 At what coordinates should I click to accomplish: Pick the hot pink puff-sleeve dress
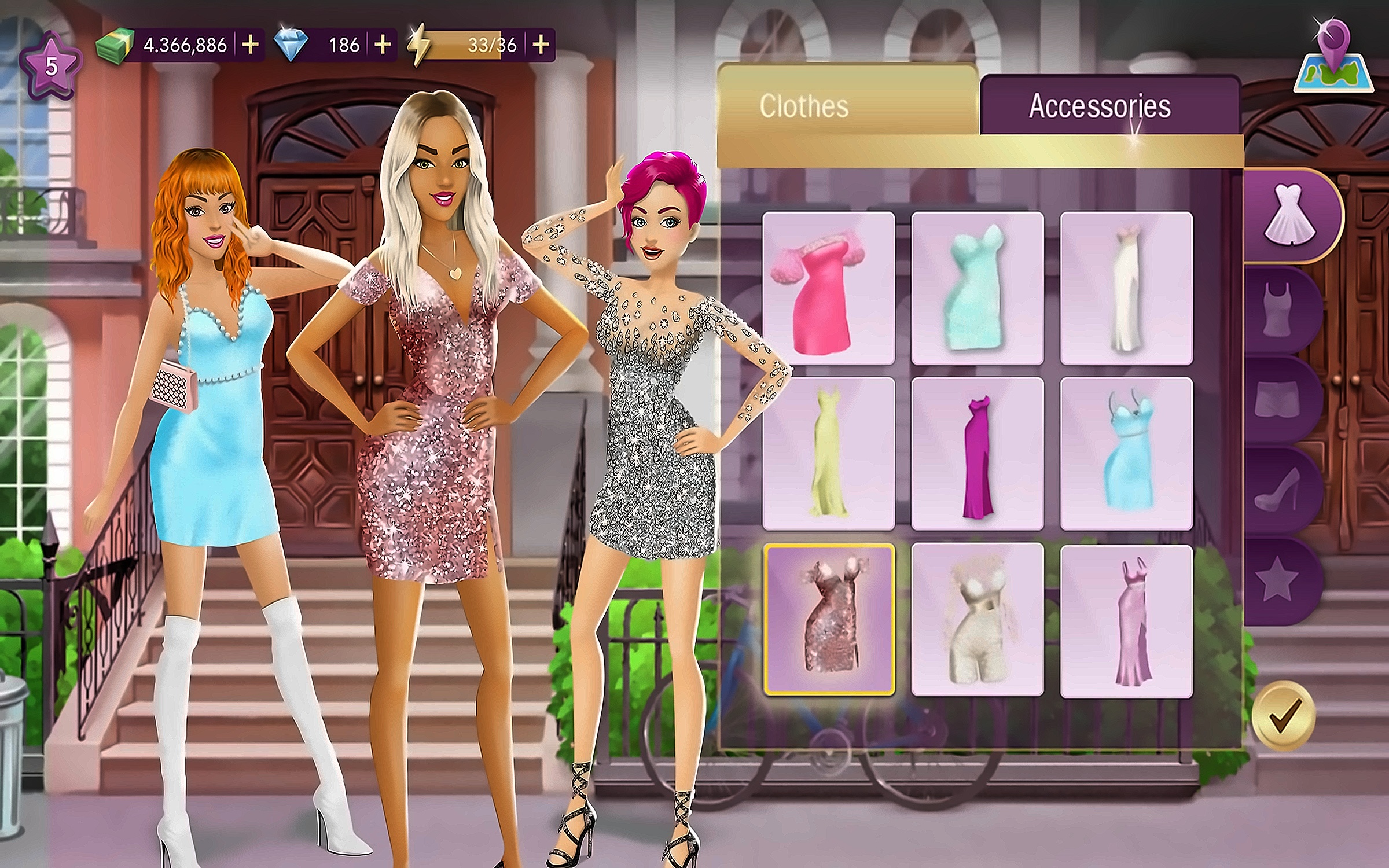tap(828, 288)
